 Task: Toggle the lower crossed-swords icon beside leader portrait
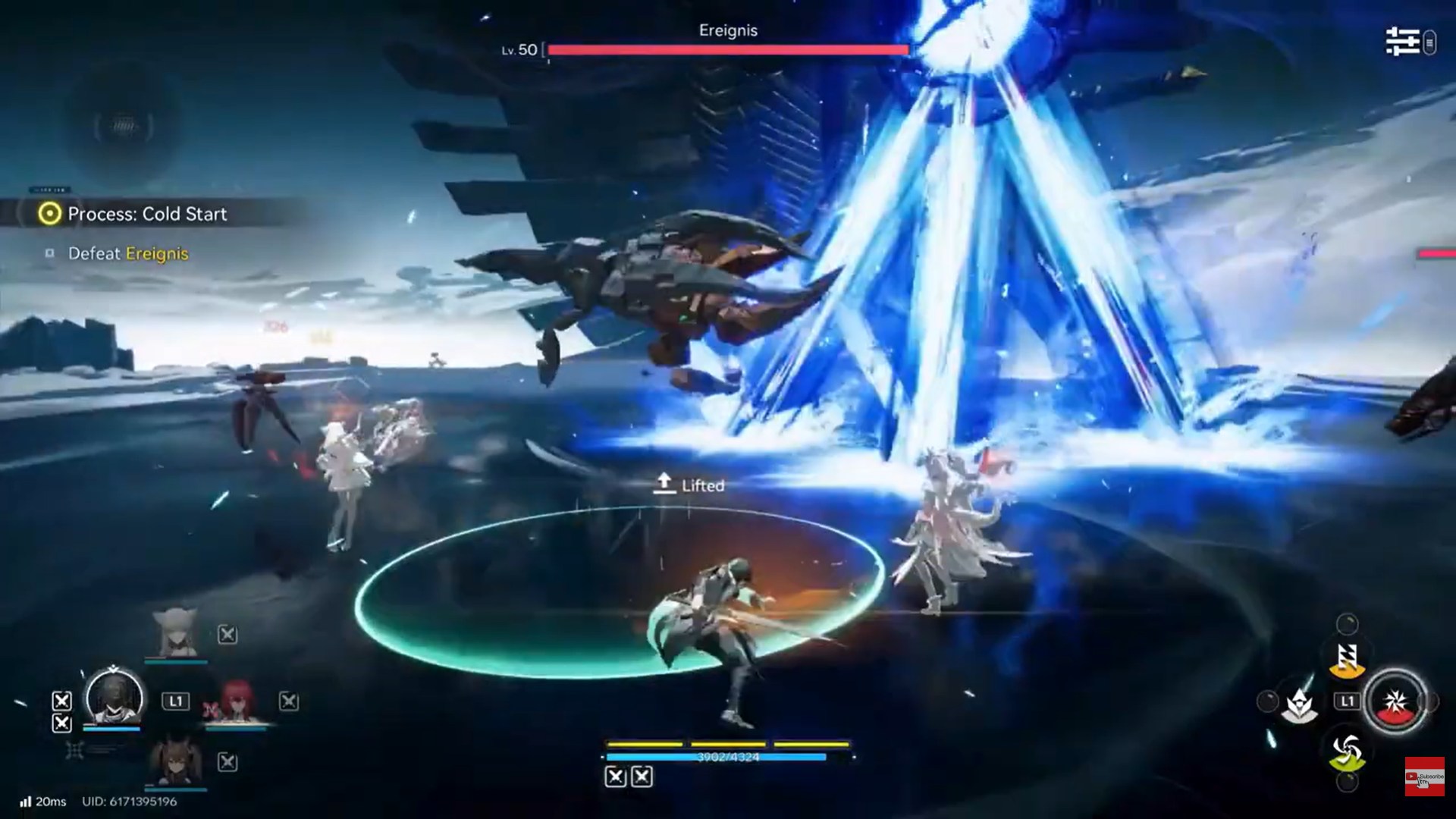[x=61, y=723]
